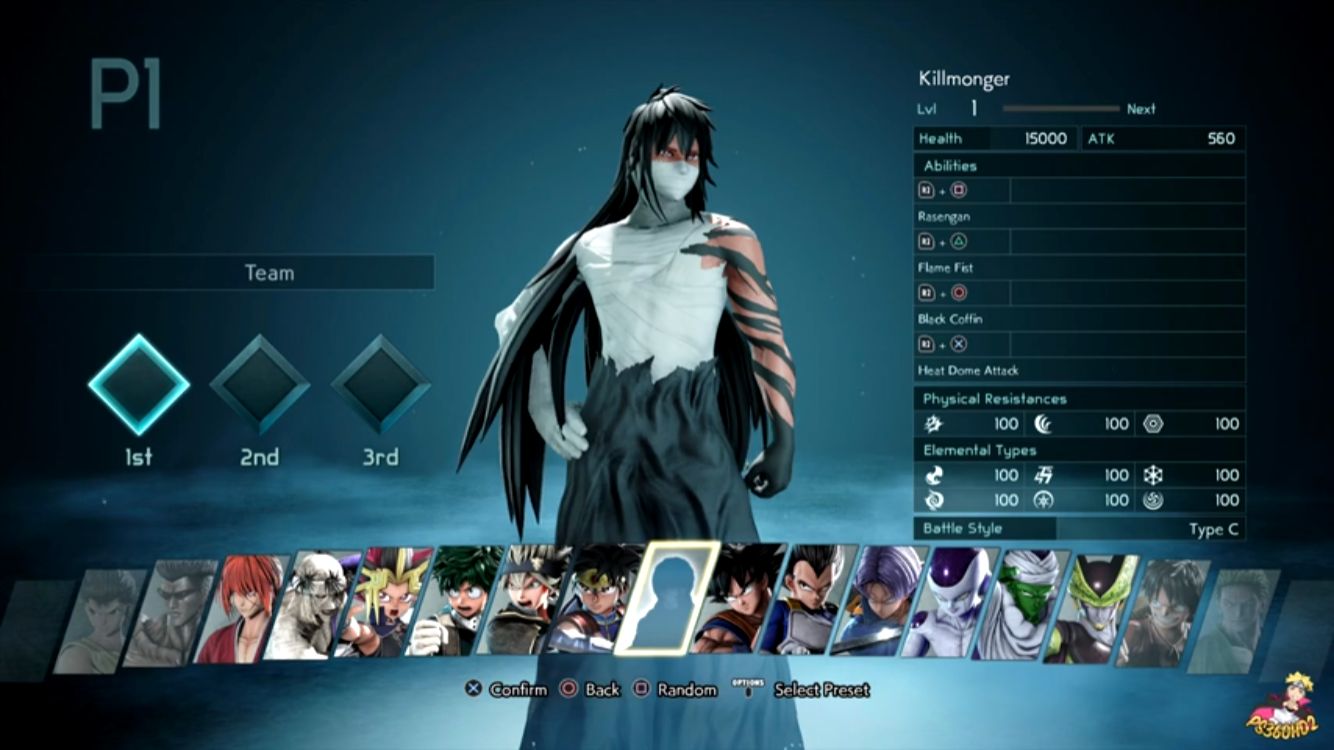Click the Killmonger name header
The height and width of the screenshot is (750, 1334).
[x=965, y=78]
